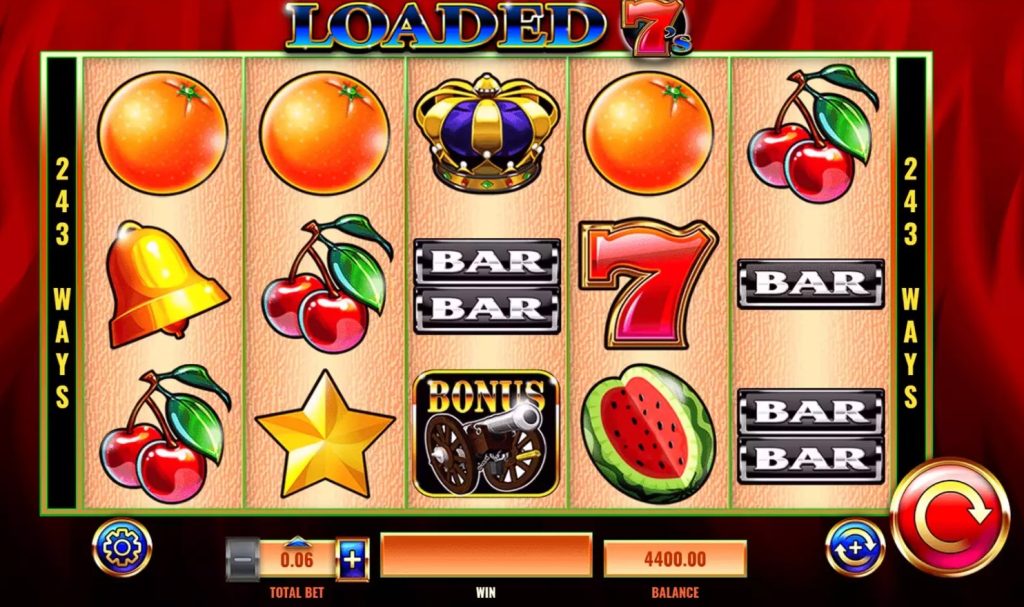Image resolution: width=1024 pixels, height=607 pixels.
Task: Increase total bet with the plus button
Action: click(x=352, y=559)
